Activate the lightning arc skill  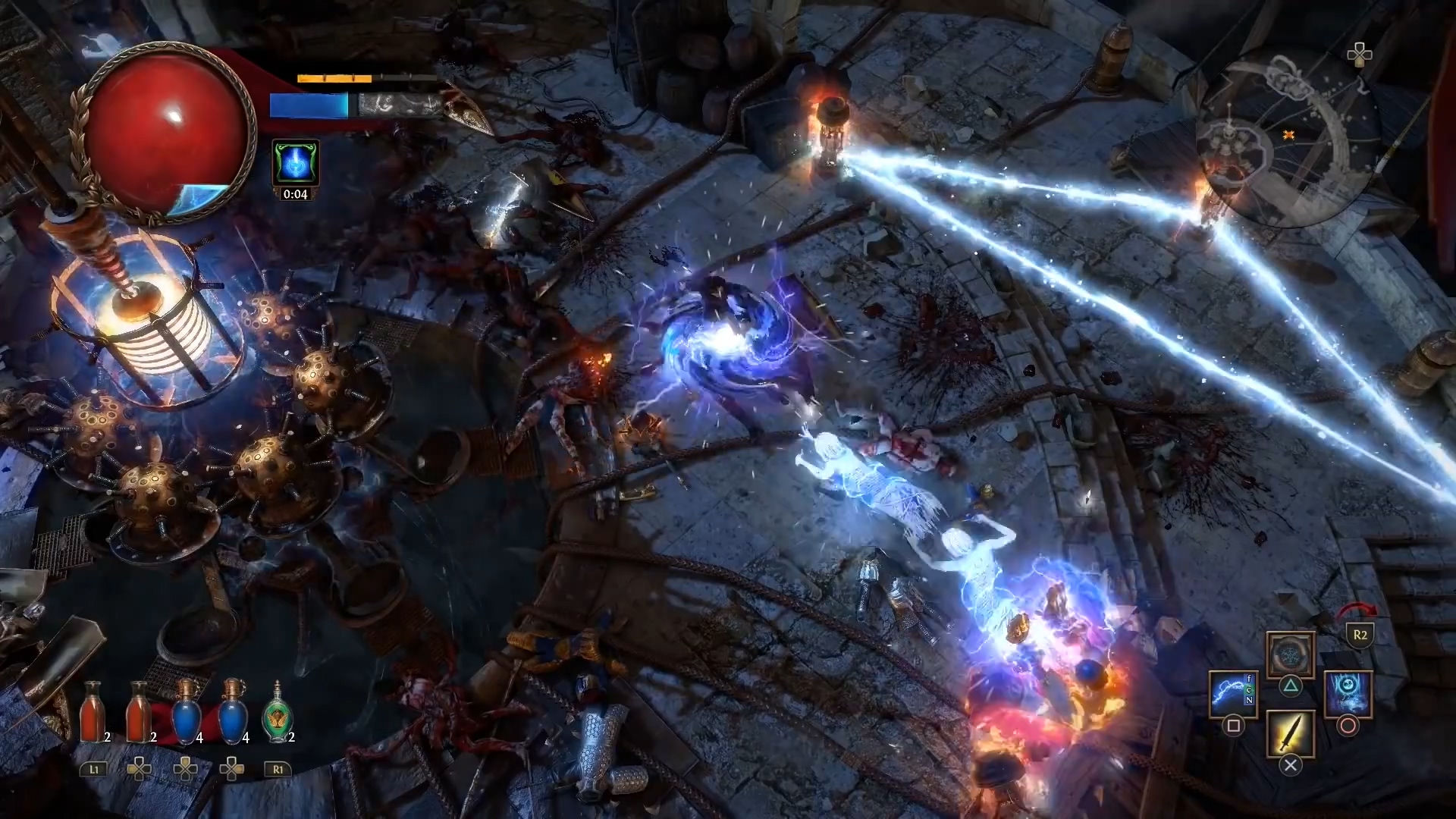[x=1233, y=693]
